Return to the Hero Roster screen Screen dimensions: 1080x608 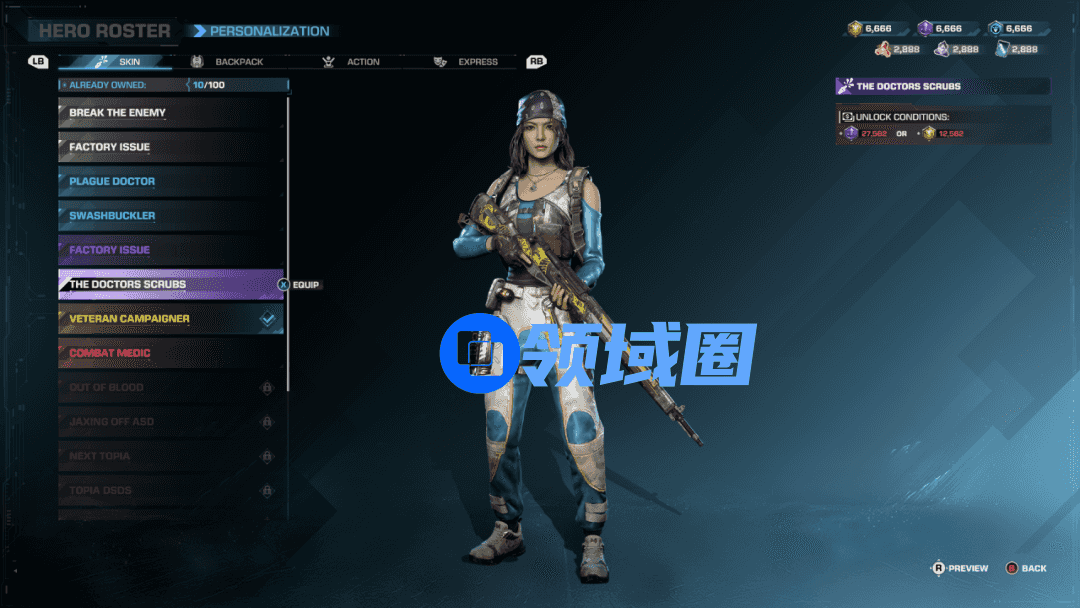pos(104,31)
